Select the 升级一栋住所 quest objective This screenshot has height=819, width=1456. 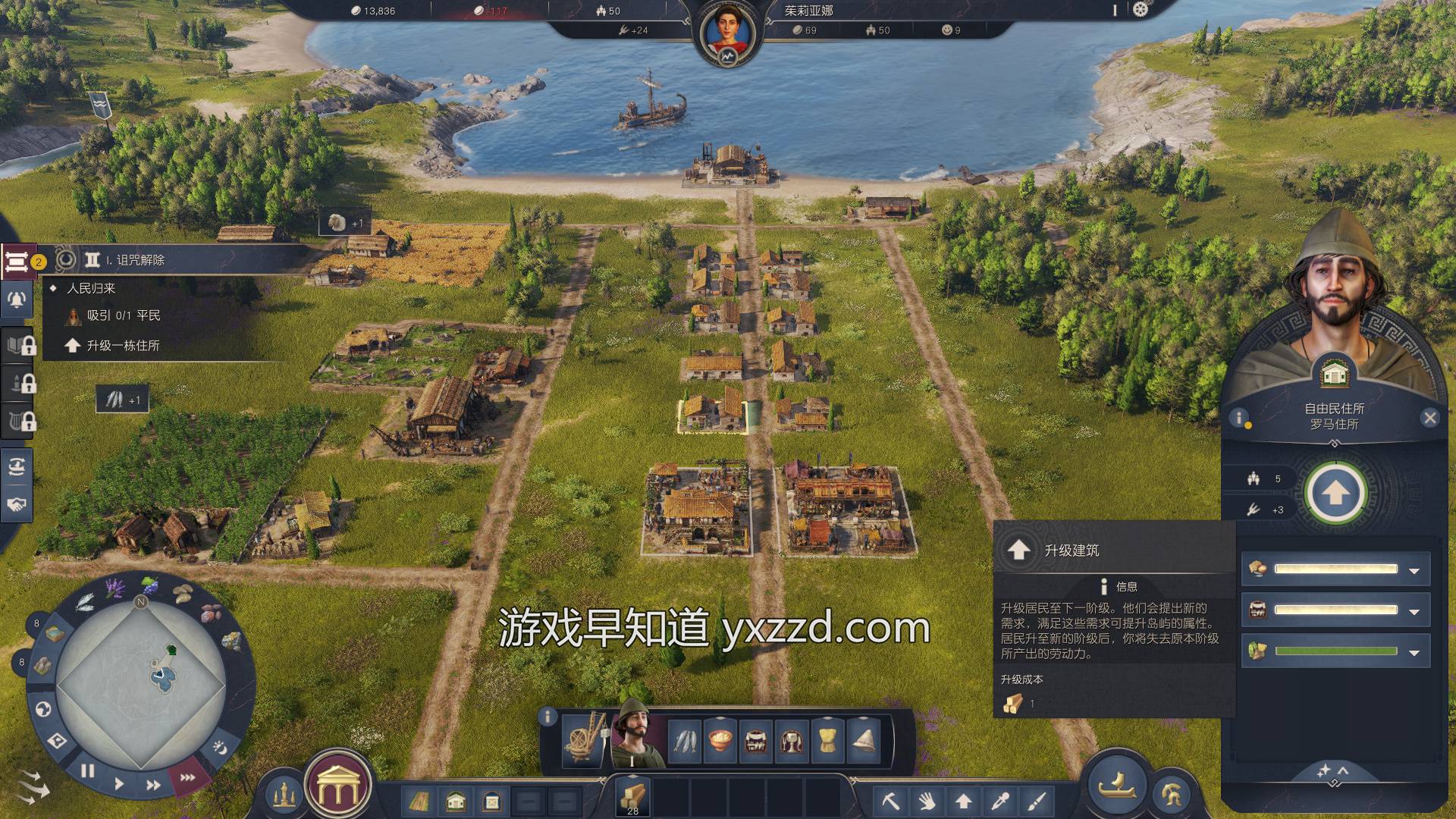[123, 346]
